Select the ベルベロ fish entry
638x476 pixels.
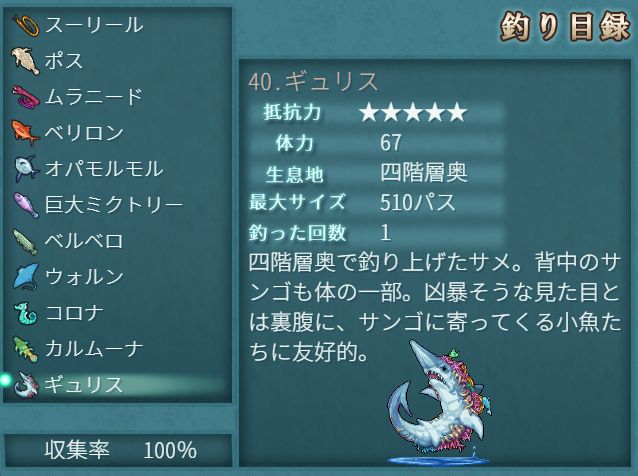click(85, 241)
